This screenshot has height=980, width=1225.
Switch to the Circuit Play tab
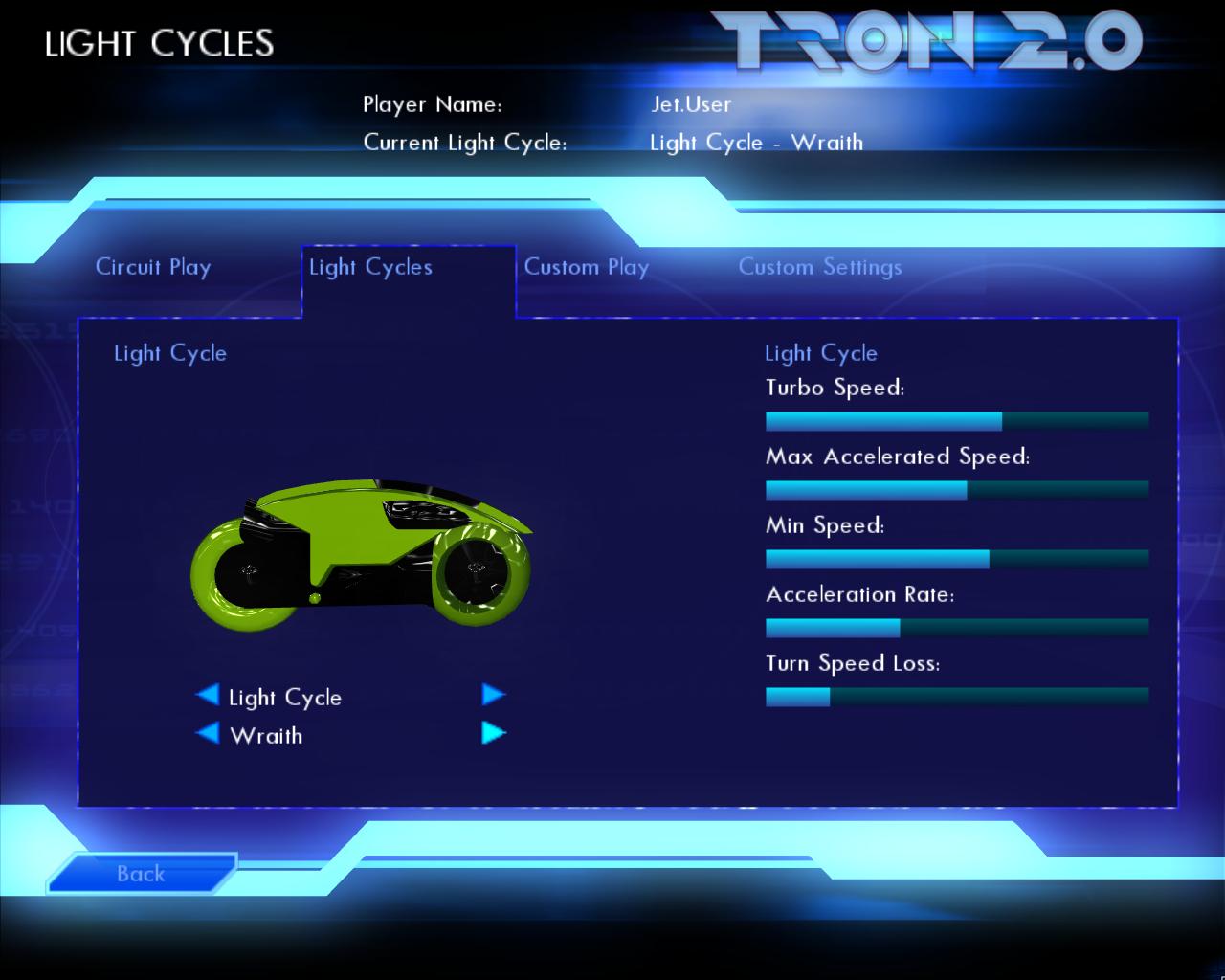[152, 268]
